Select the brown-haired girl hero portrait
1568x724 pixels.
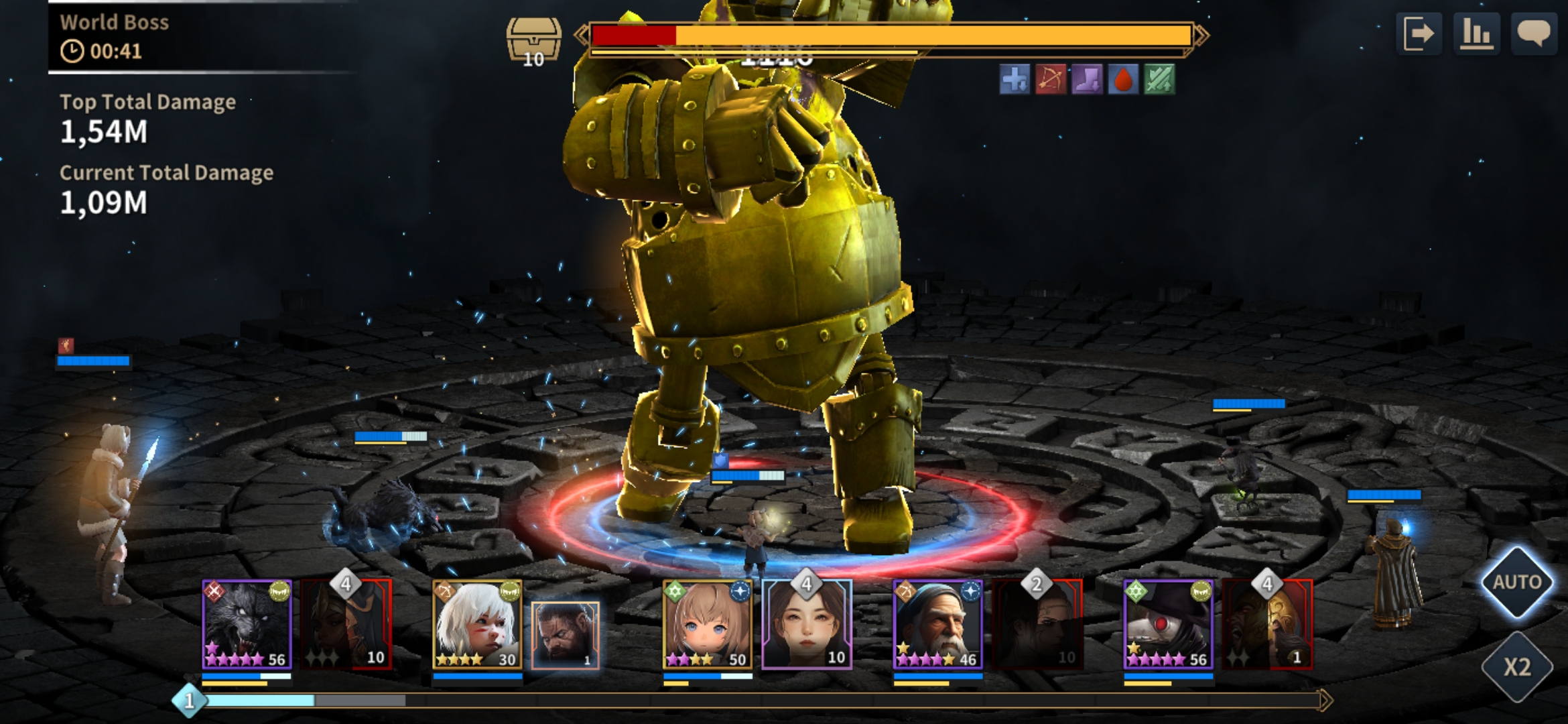(x=708, y=625)
